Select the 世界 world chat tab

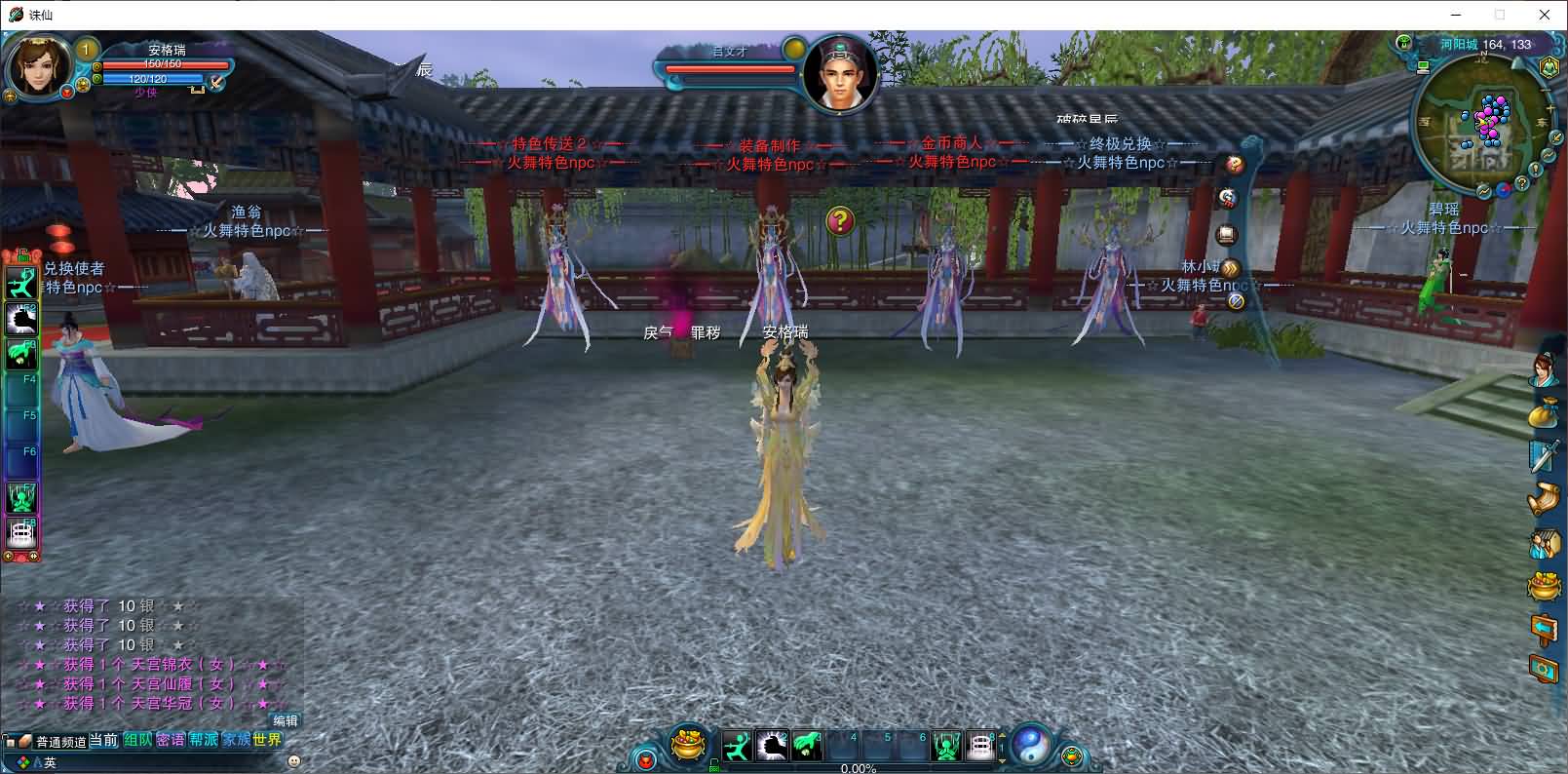266,740
